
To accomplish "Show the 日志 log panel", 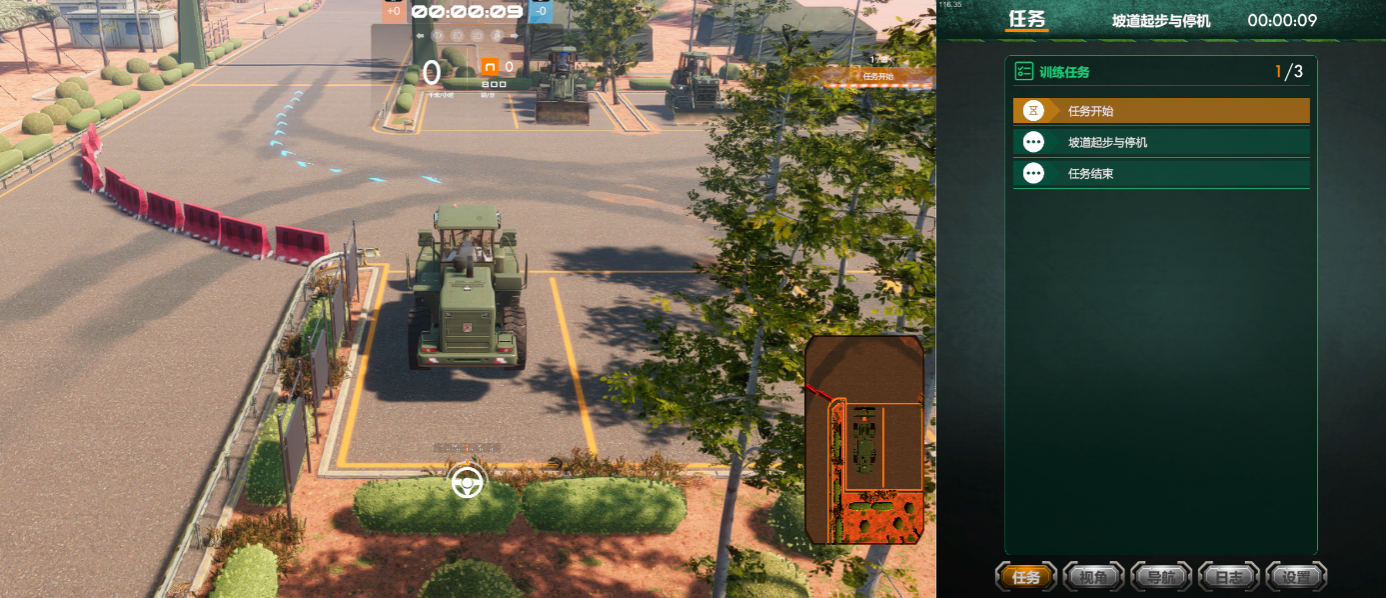I will pyautogui.click(x=1228, y=577).
